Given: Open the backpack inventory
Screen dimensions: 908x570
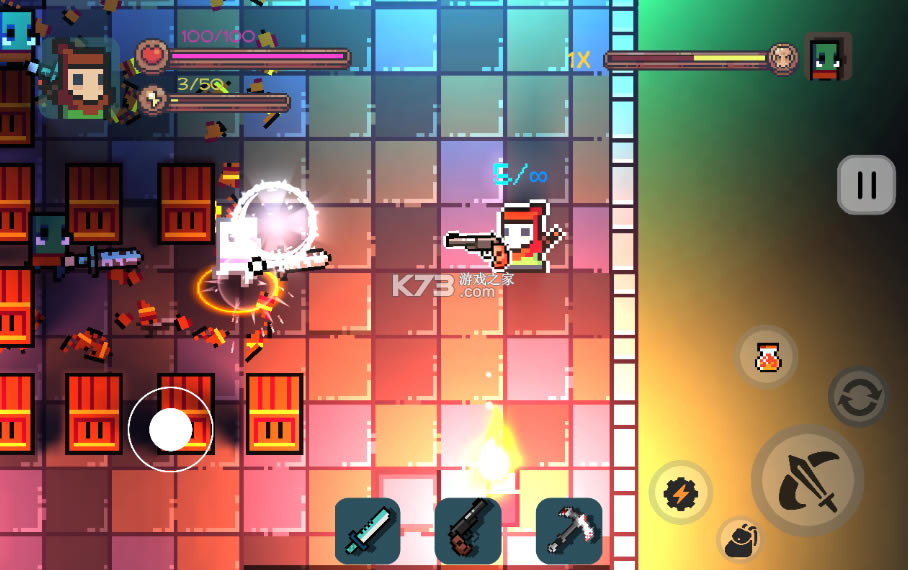Looking at the screenshot, I should click(x=740, y=539).
